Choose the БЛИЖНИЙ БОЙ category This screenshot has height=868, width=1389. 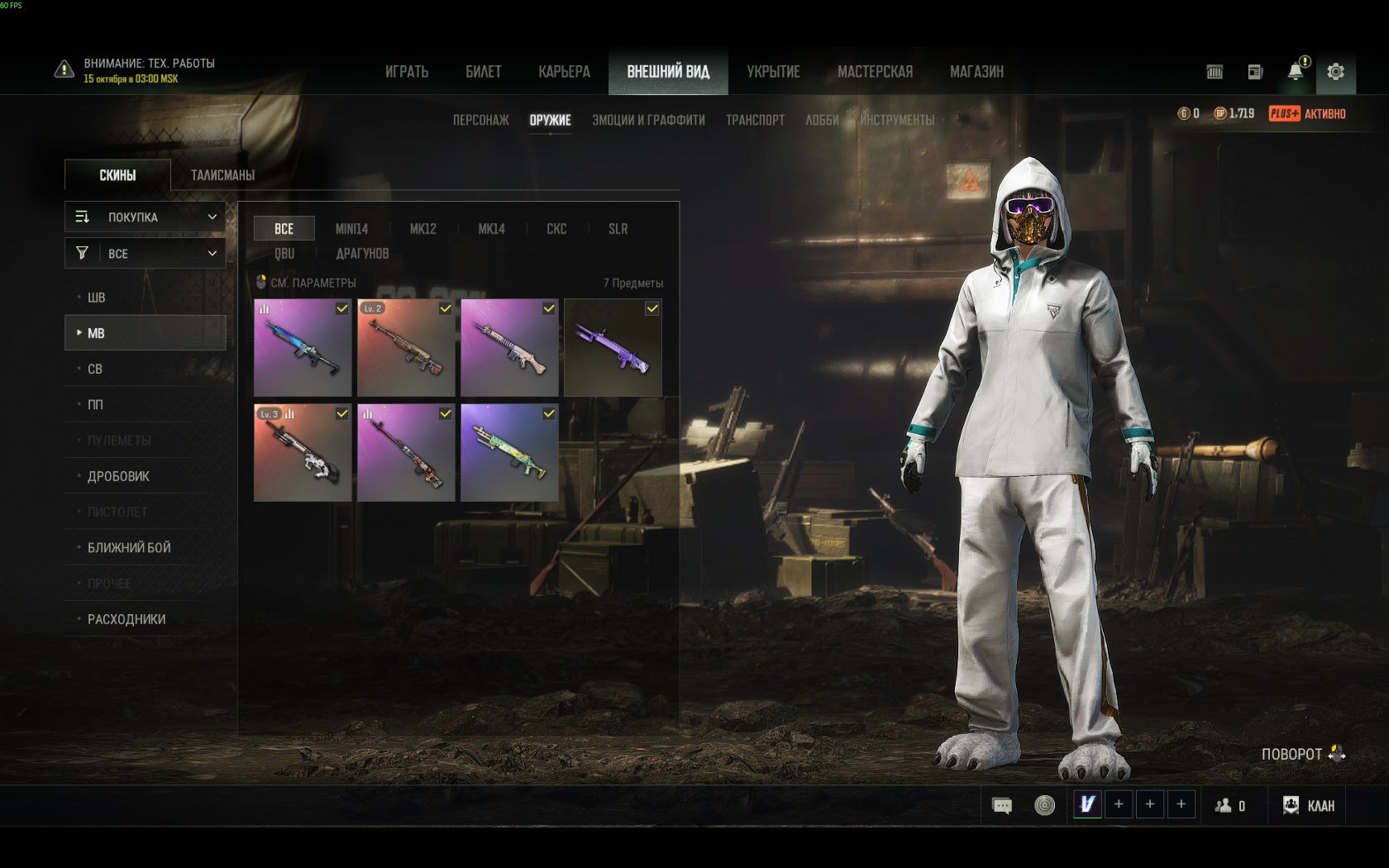[129, 547]
